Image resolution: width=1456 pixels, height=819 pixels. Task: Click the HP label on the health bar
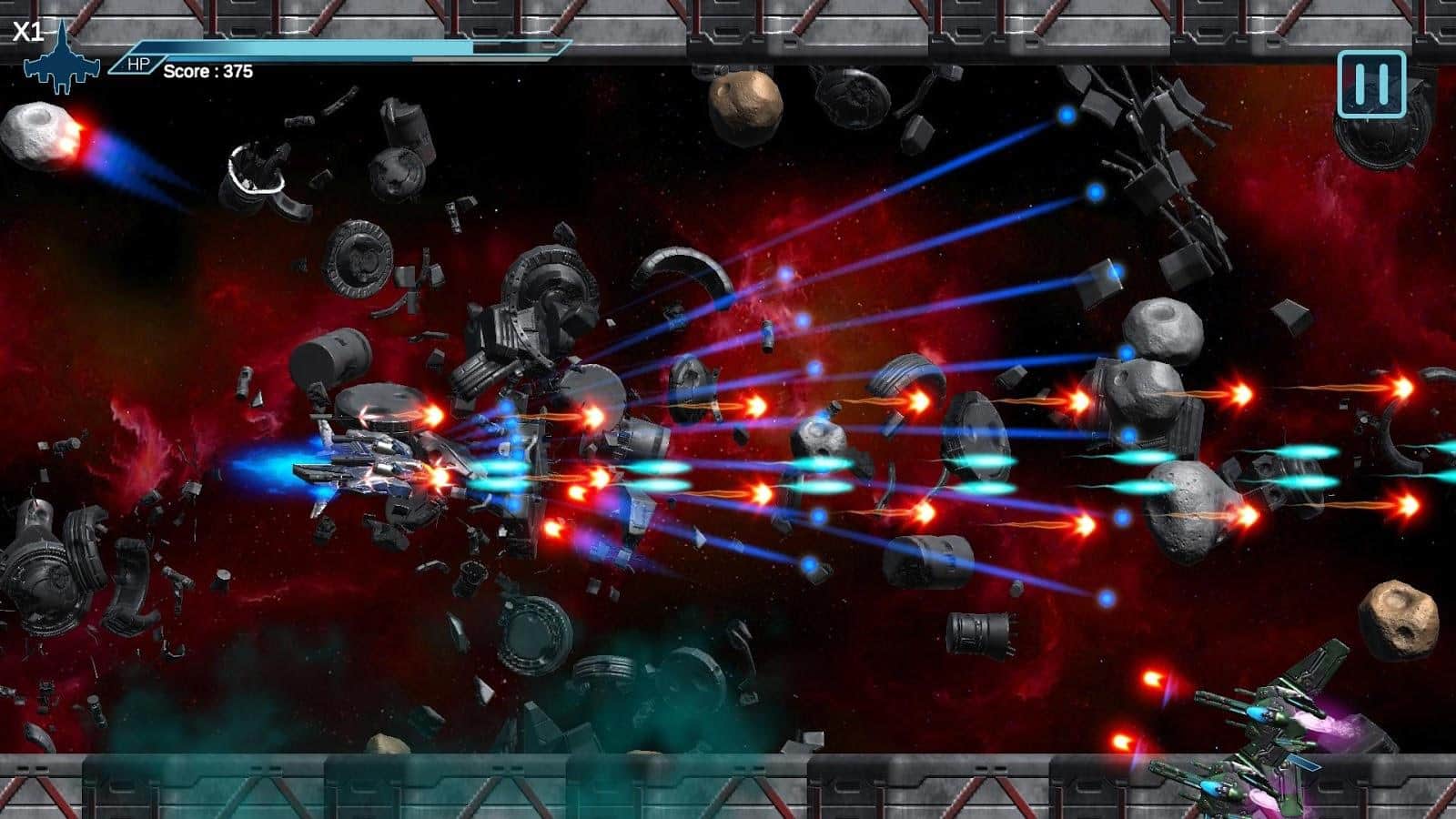click(138, 64)
